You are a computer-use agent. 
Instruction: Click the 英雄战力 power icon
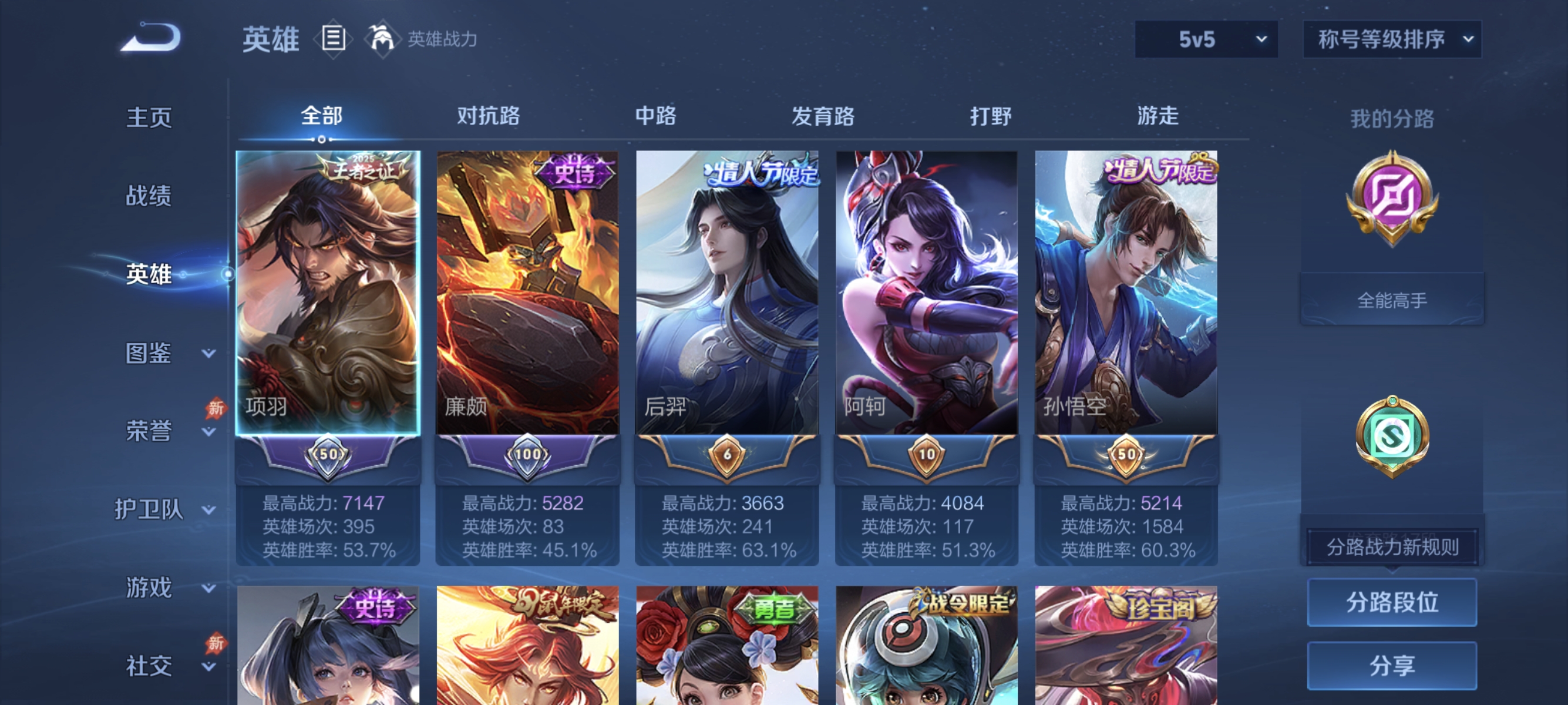click(x=380, y=38)
